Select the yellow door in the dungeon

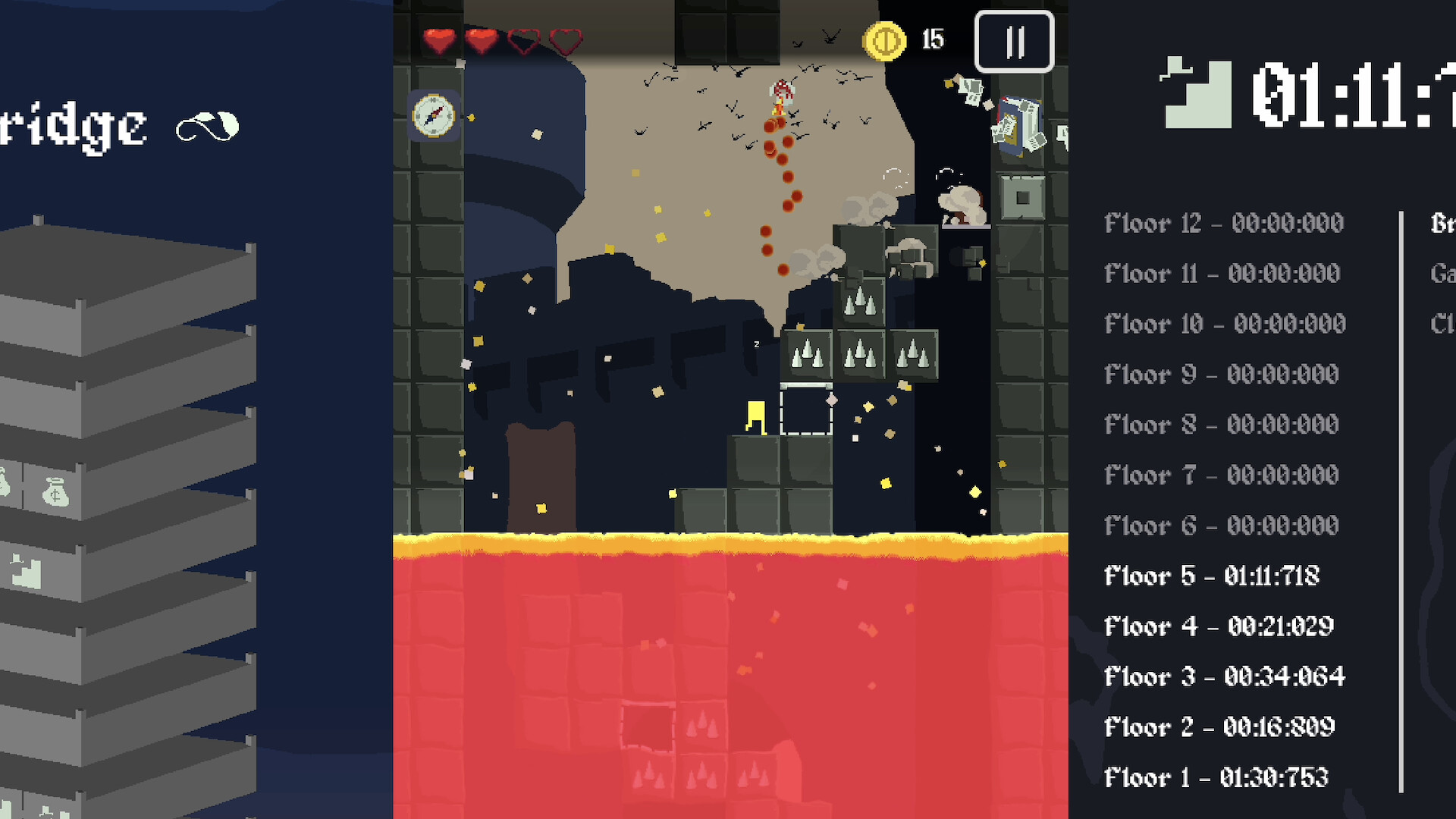[x=757, y=418]
